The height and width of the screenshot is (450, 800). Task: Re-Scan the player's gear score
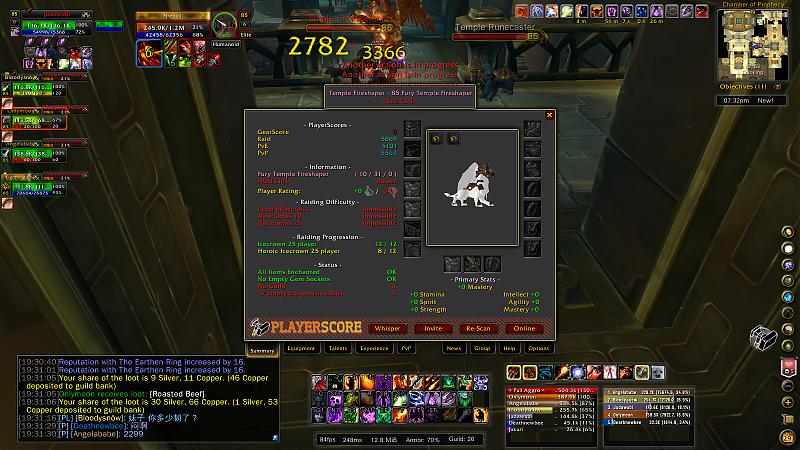[479, 328]
